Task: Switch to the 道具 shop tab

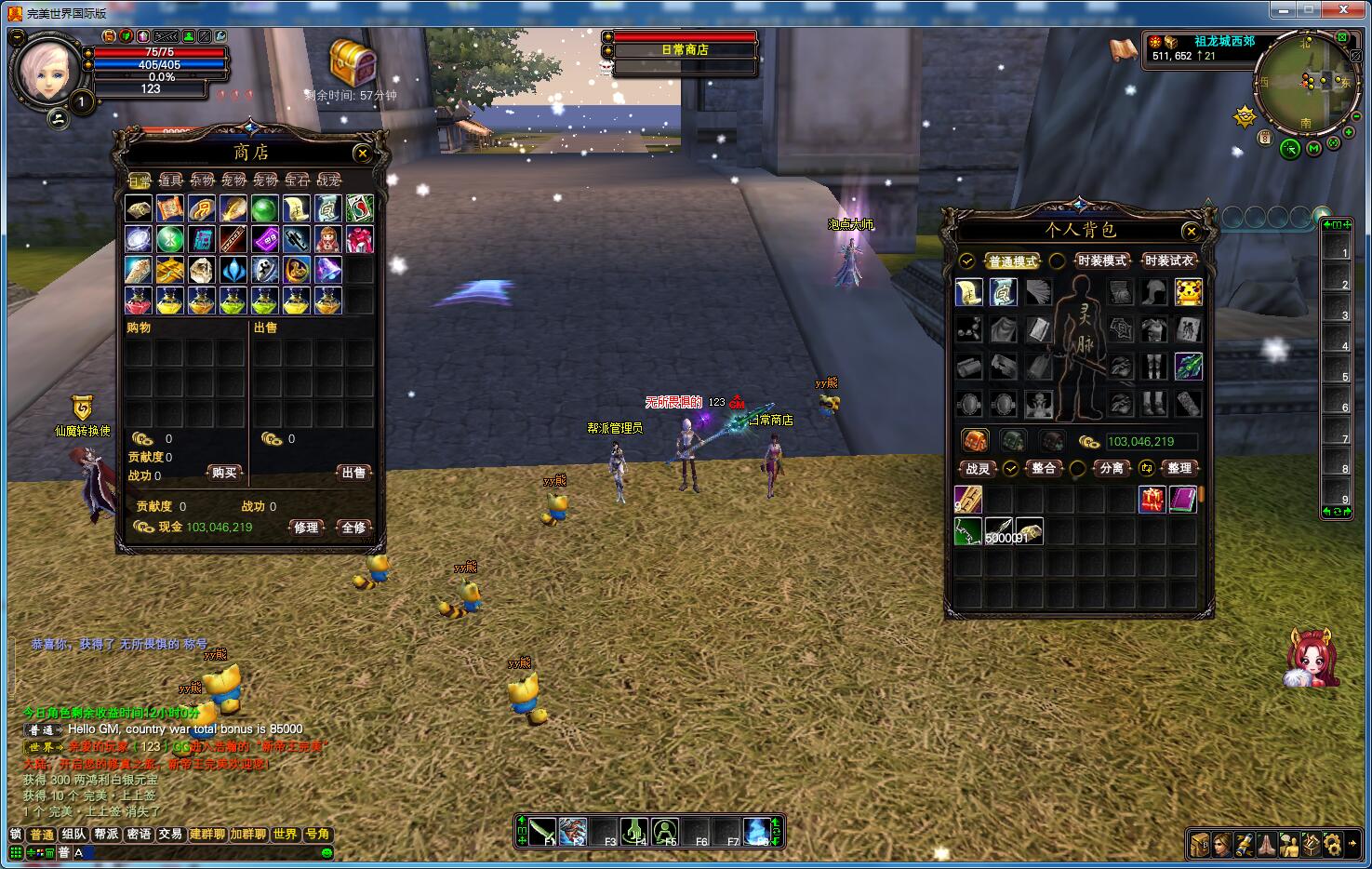Action: pyautogui.click(x=170, y=180)
